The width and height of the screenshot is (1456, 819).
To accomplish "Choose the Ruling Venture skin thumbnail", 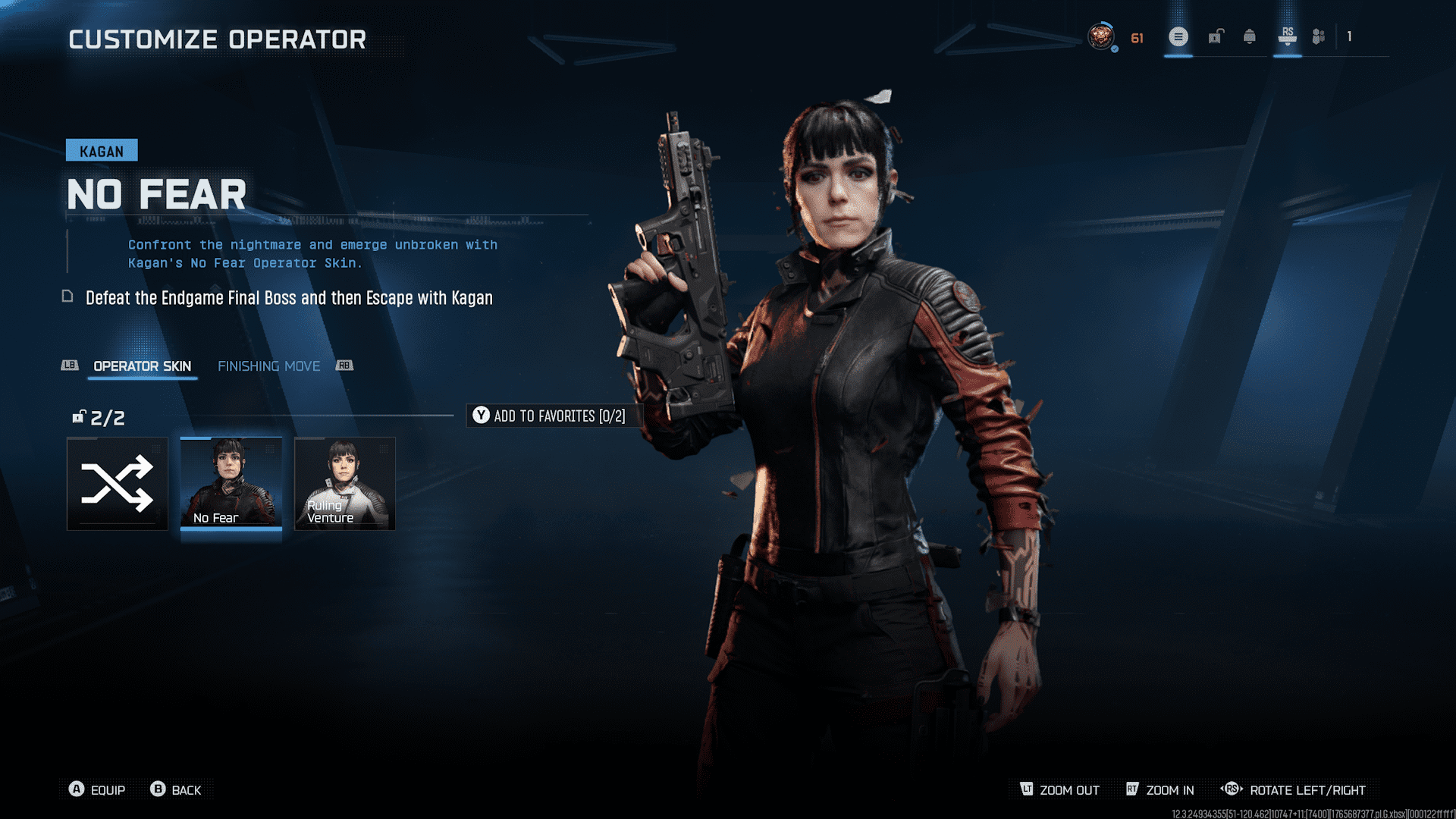I will tap(344, 483).
